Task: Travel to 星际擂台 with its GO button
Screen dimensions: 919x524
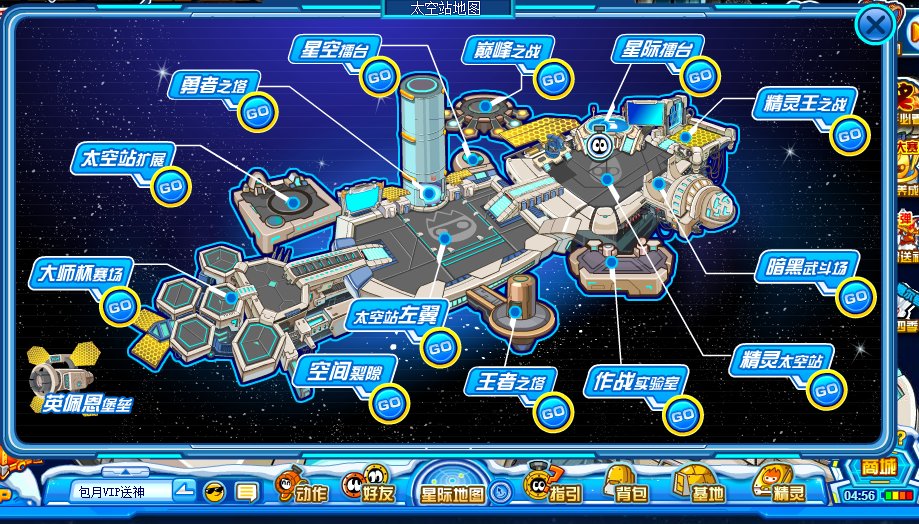Action: point(702,73)
